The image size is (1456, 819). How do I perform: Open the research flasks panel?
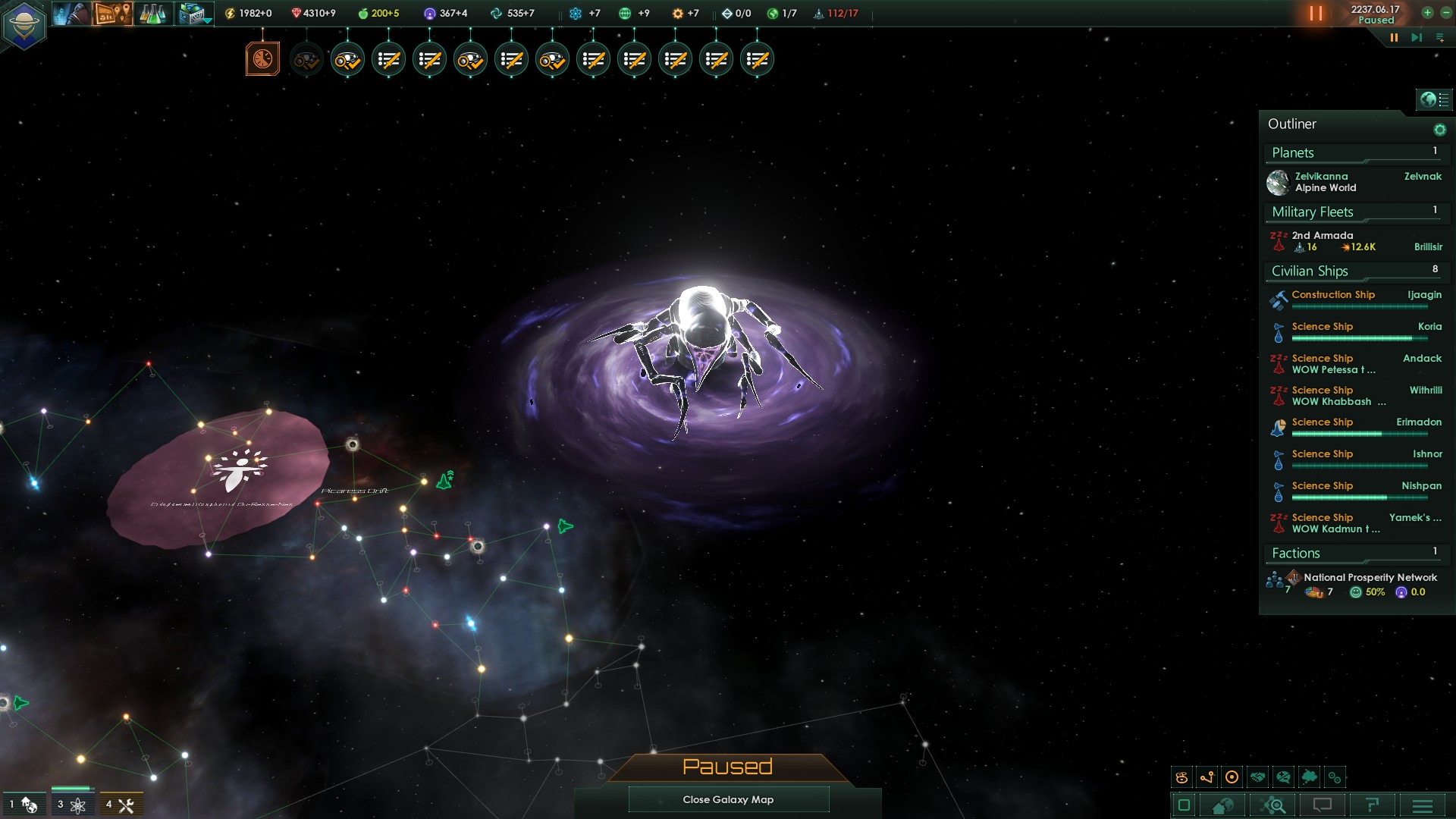152,14
